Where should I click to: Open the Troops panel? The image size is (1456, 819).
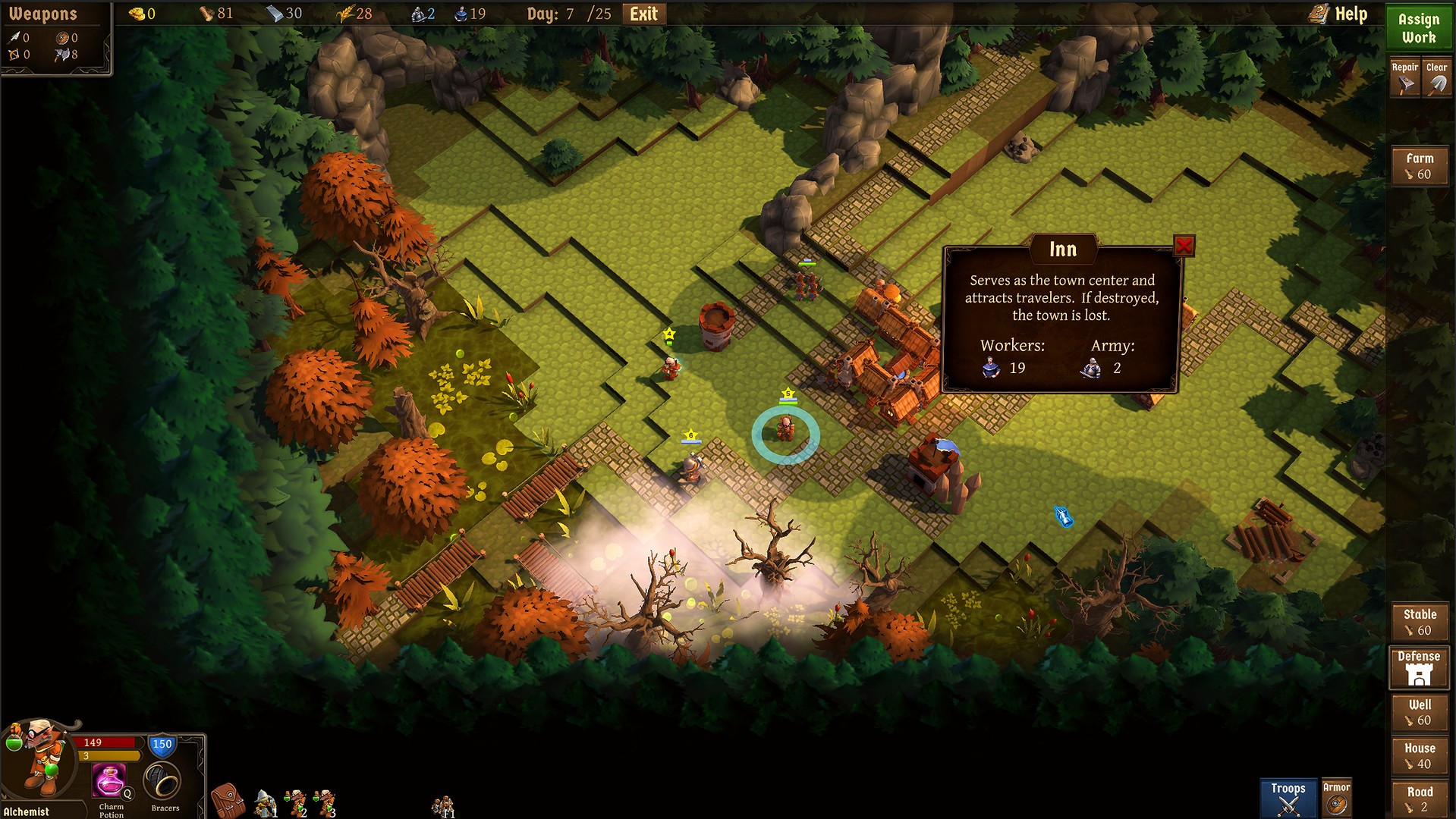click(x=1288, y=799)
